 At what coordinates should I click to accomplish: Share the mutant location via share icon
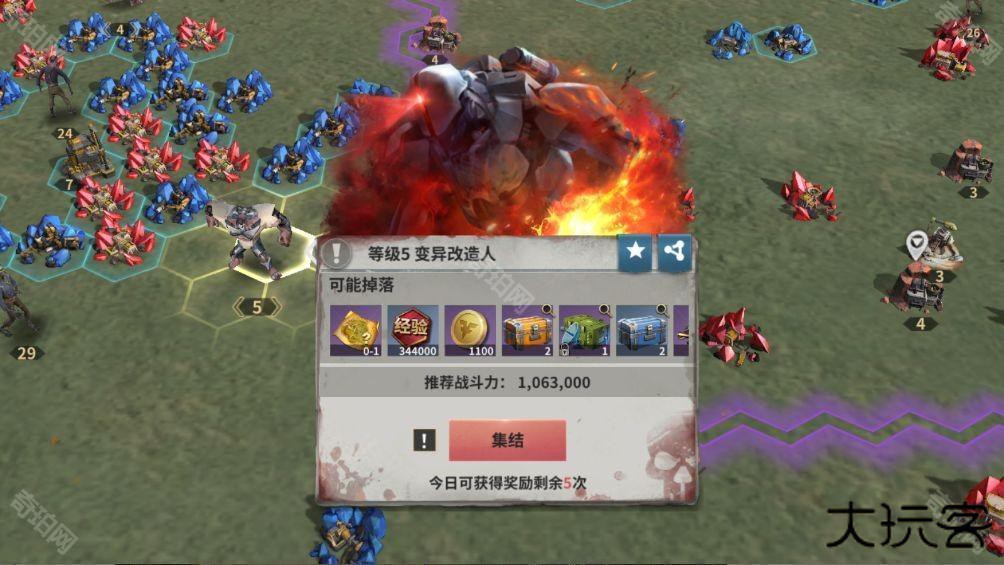674,253
